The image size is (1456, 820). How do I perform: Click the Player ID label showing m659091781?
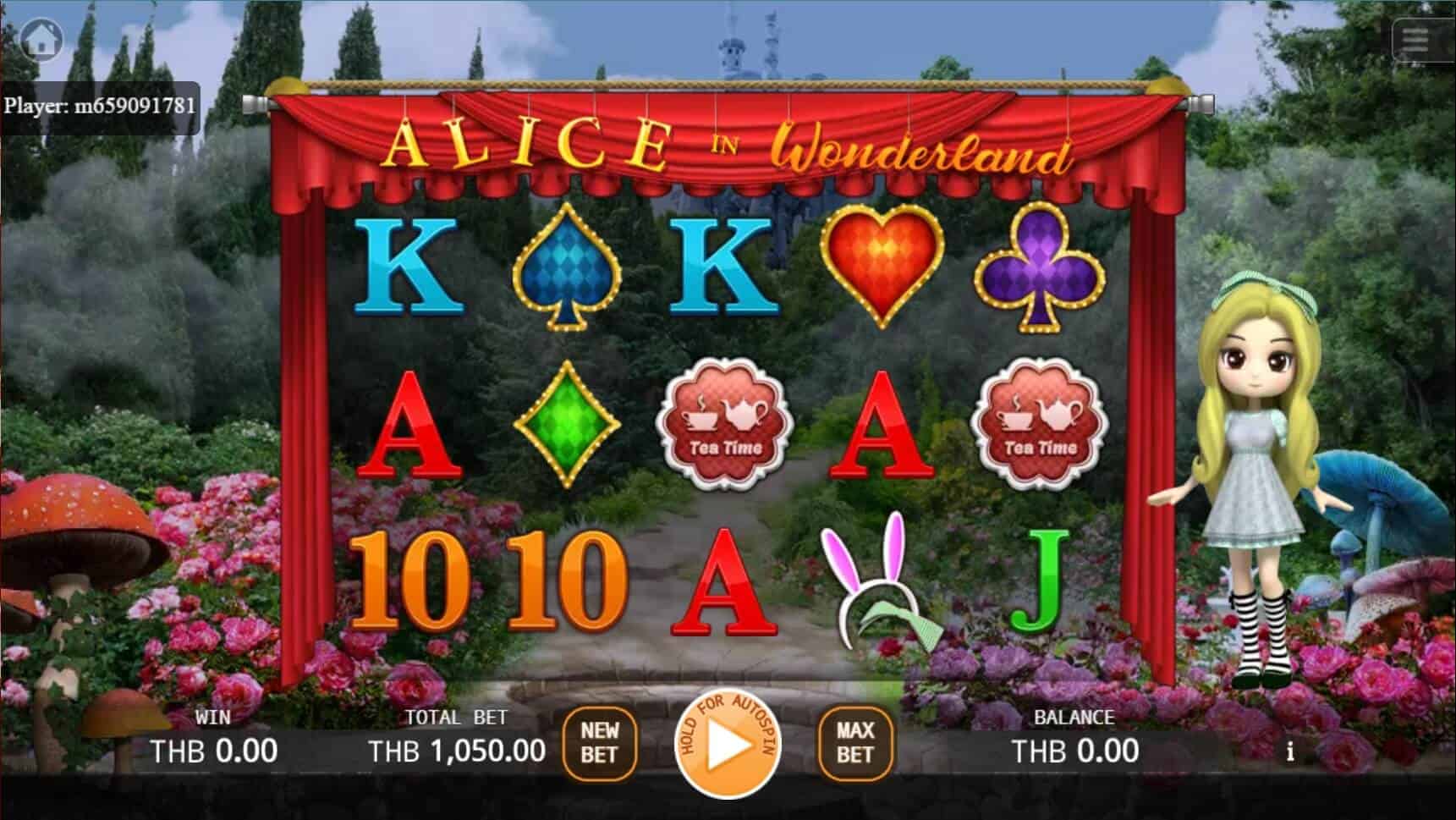[100, 106]
